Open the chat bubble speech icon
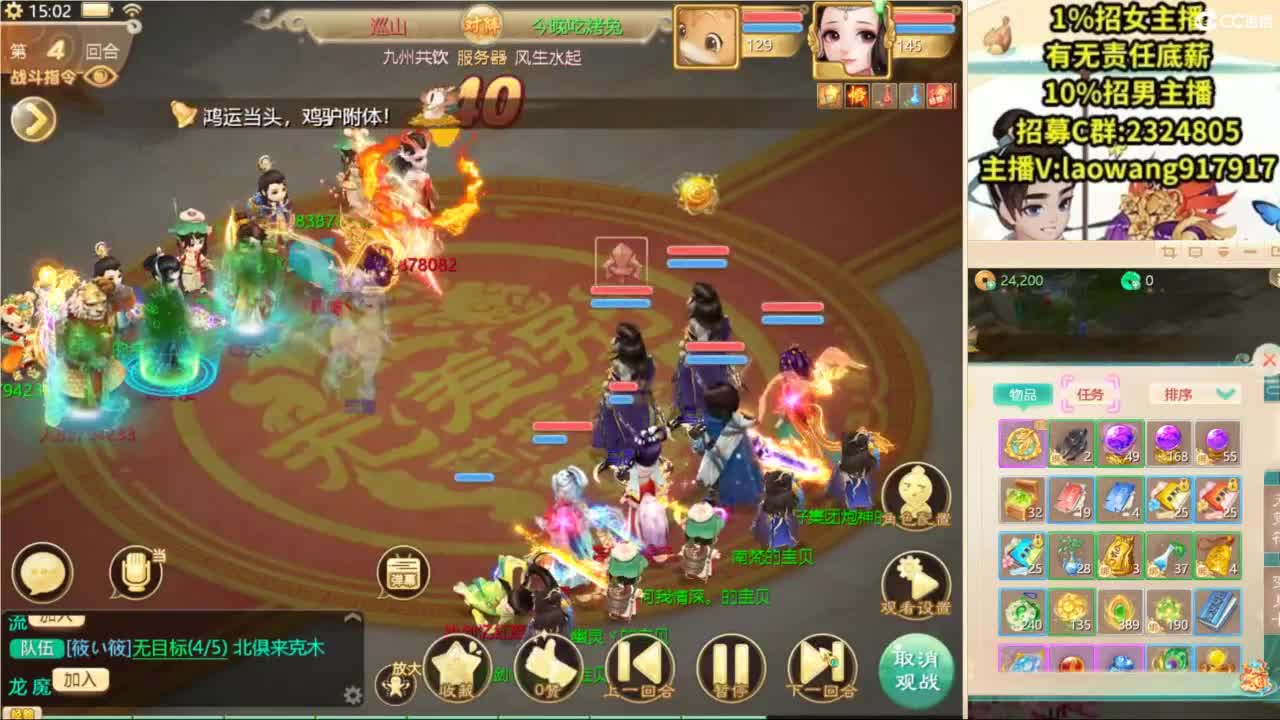Screen dimensions: 1280x720 pyautogui.click(x=44, y=570)
